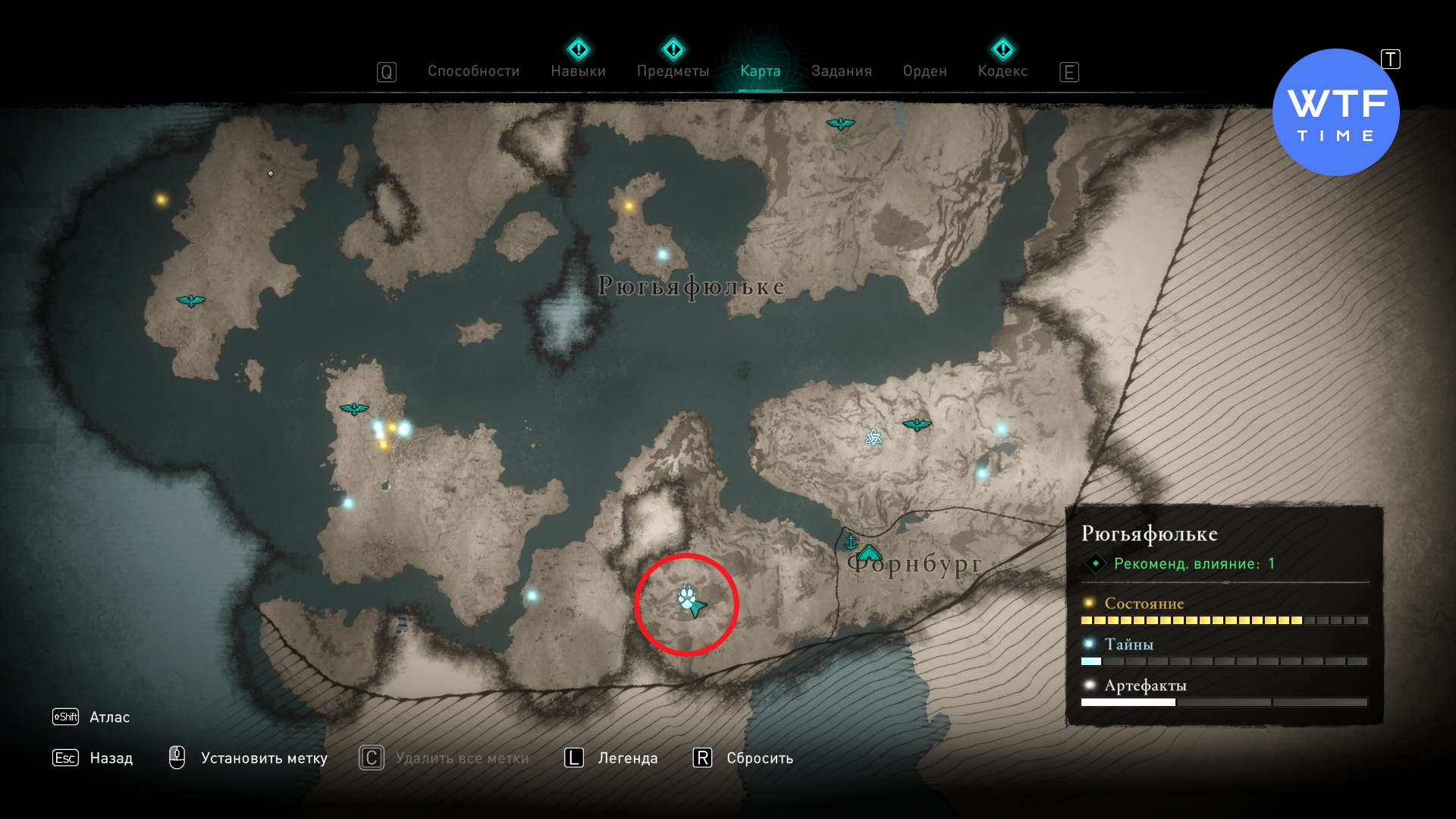Image resolution: width=1456 pixels, height=819 pixels.
Task: Select the Форнбург settlement marker
Action: (x=869, y=553)
